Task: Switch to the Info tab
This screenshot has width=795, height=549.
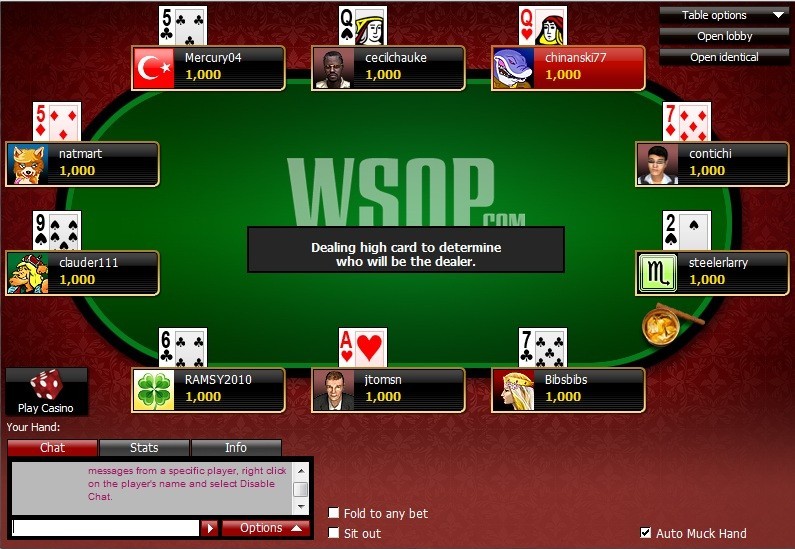Action: click(x=236, y=448)
